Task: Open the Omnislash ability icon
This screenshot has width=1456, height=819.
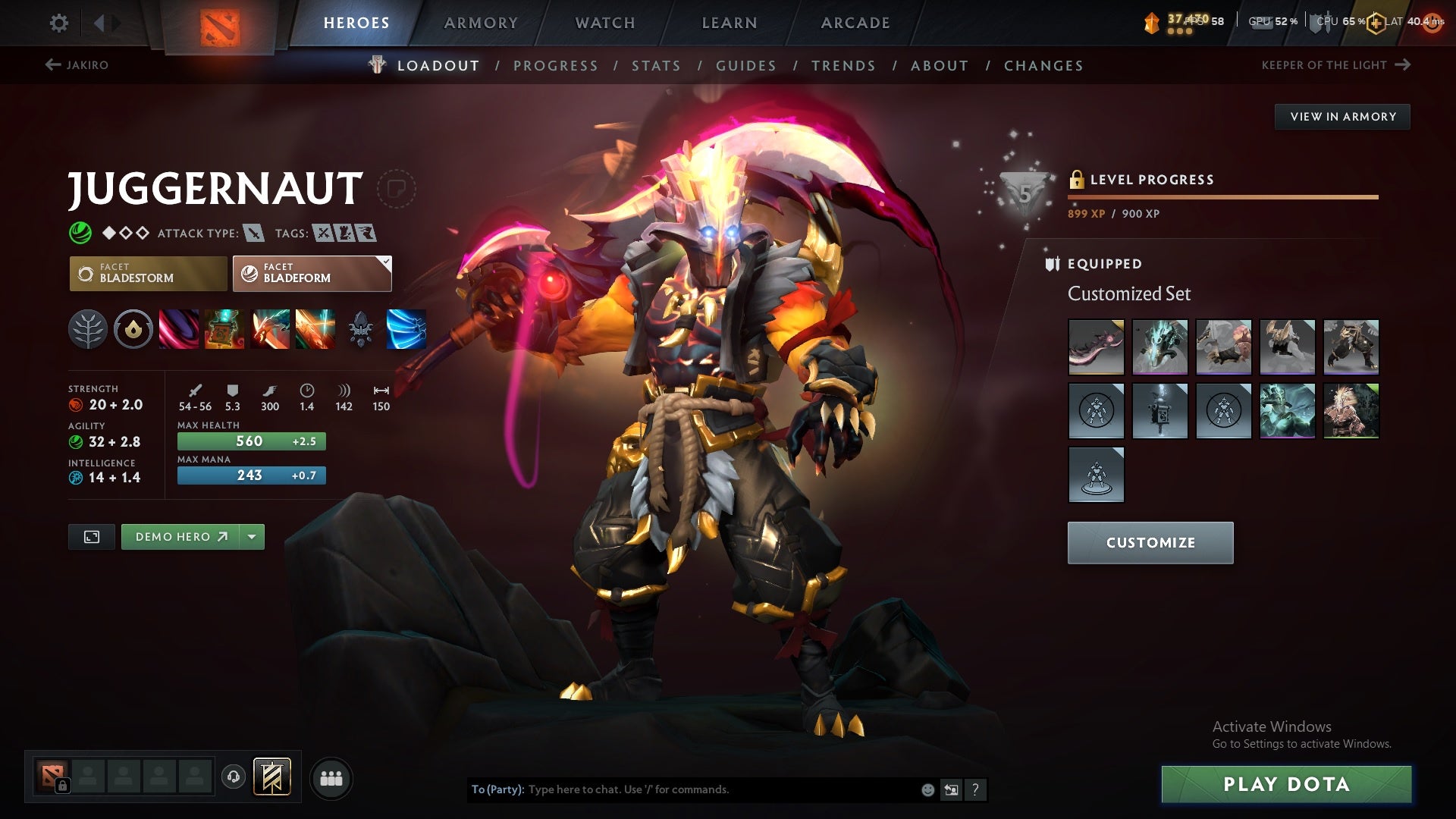Action: (x=316, y=328)
